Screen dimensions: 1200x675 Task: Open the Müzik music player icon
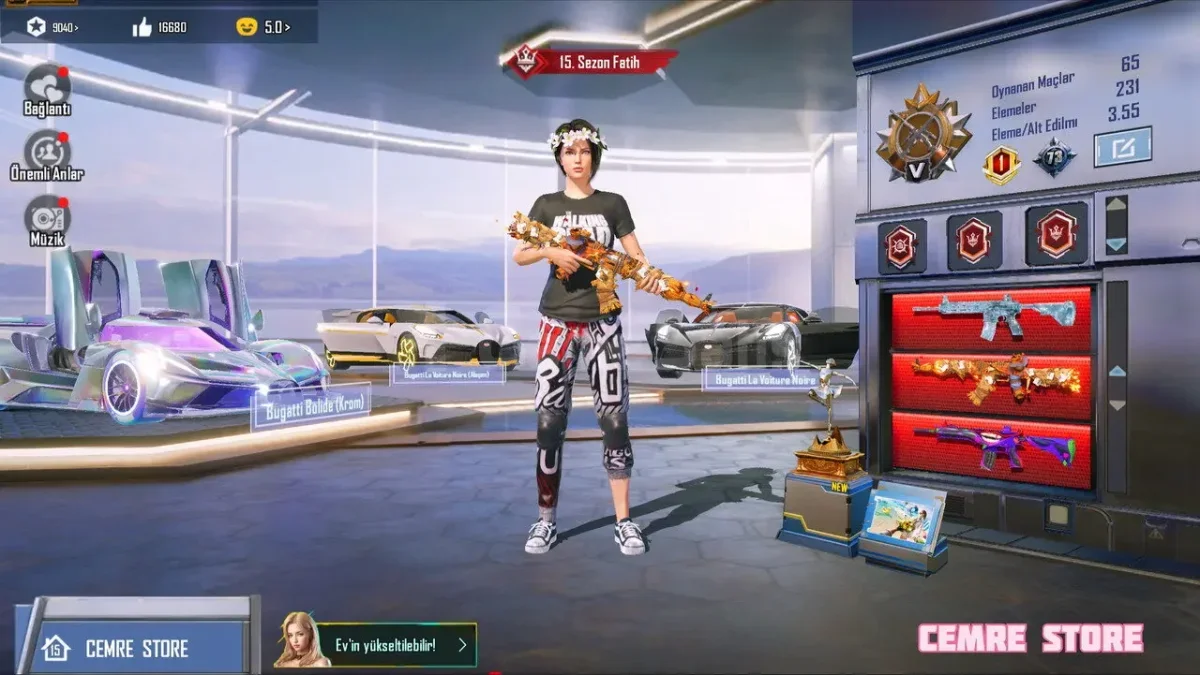tap(47, 219)
